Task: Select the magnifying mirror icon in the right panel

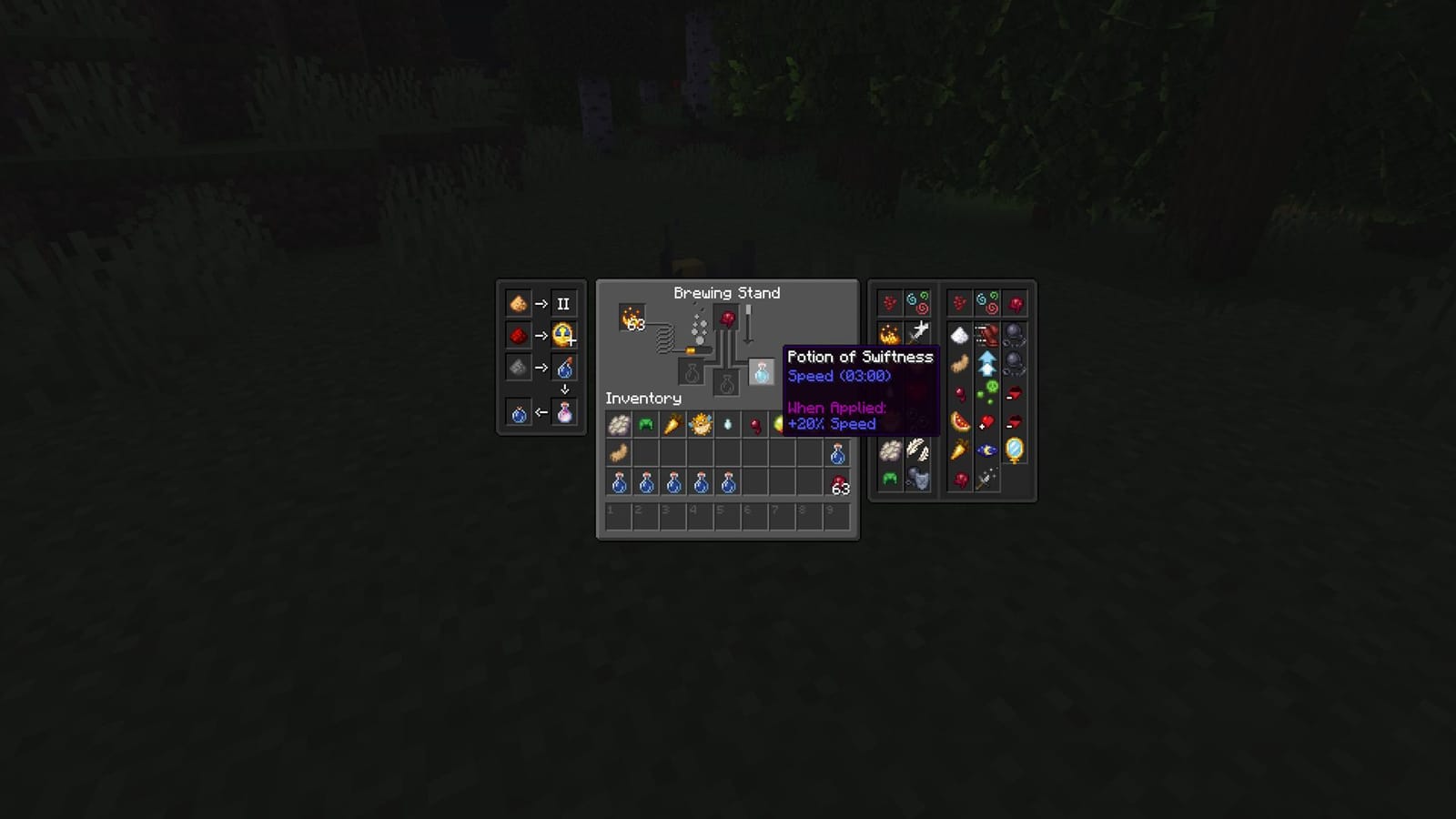Action: 1015,450
